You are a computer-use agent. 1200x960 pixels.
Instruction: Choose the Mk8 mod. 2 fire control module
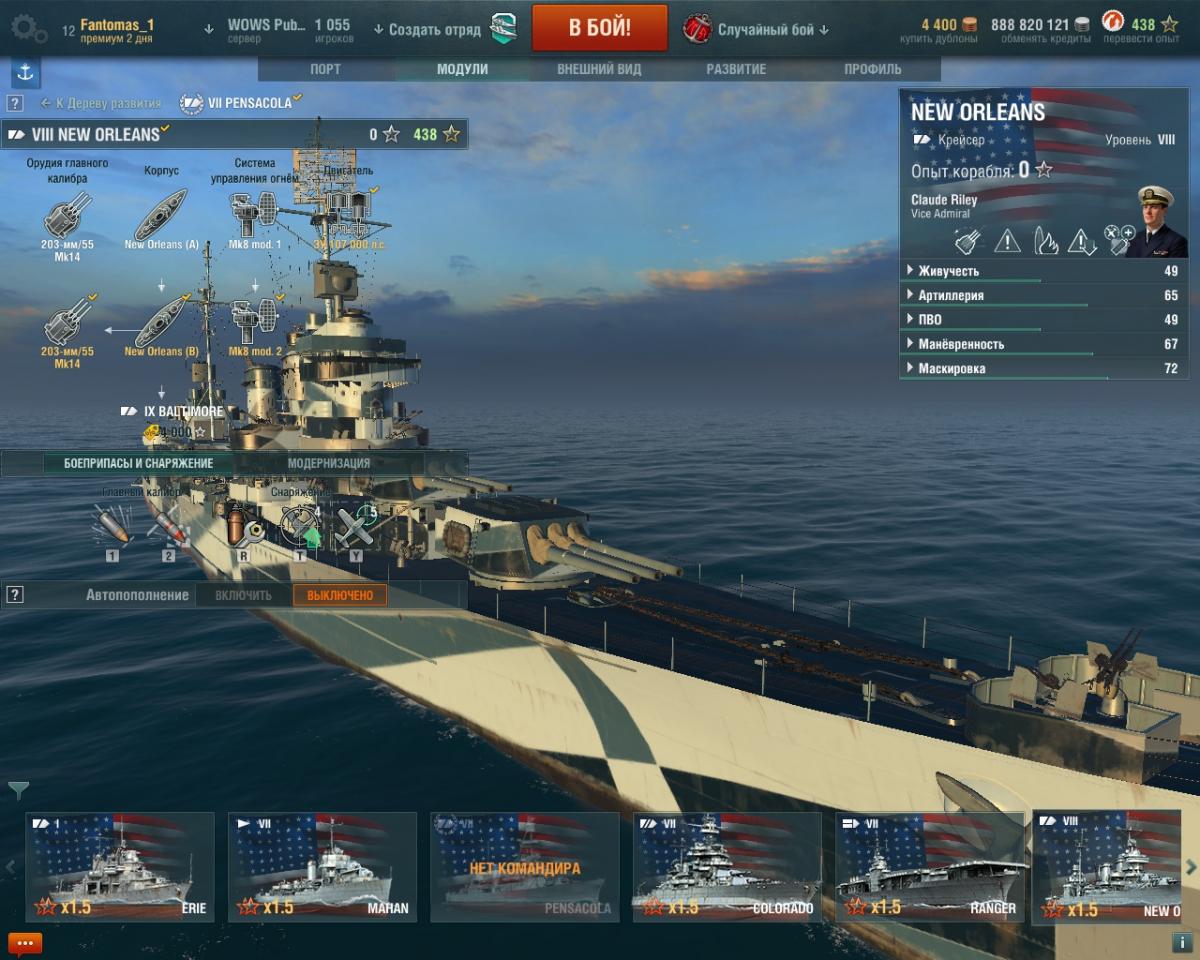pos(254,322)
